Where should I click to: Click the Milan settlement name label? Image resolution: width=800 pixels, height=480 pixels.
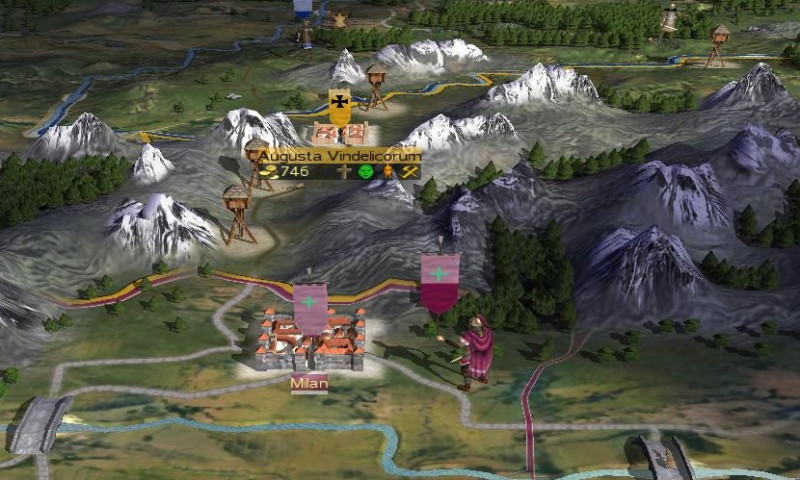click(x=309, y=384)
